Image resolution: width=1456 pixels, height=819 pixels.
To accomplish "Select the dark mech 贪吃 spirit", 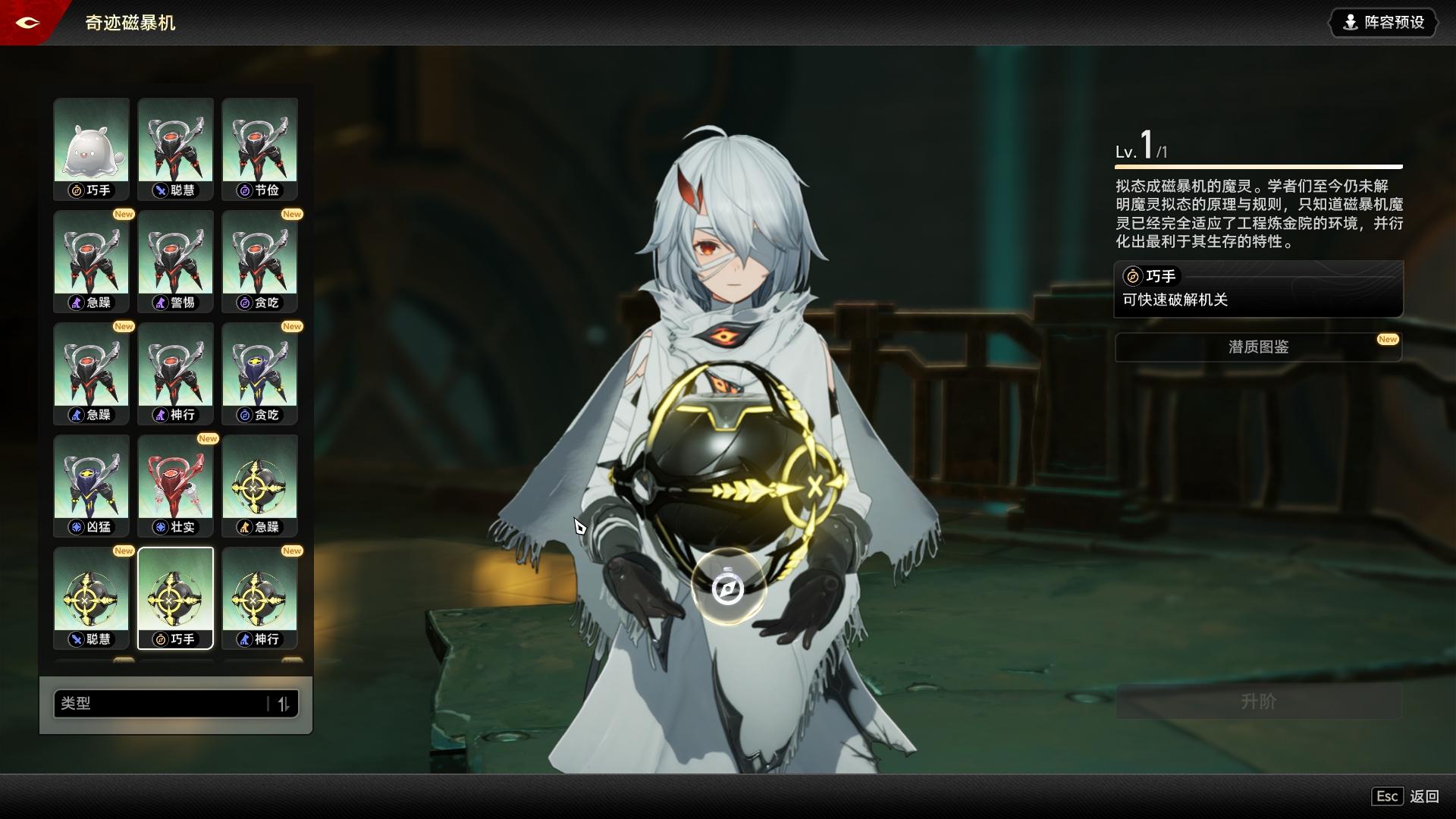I will 259,261.
